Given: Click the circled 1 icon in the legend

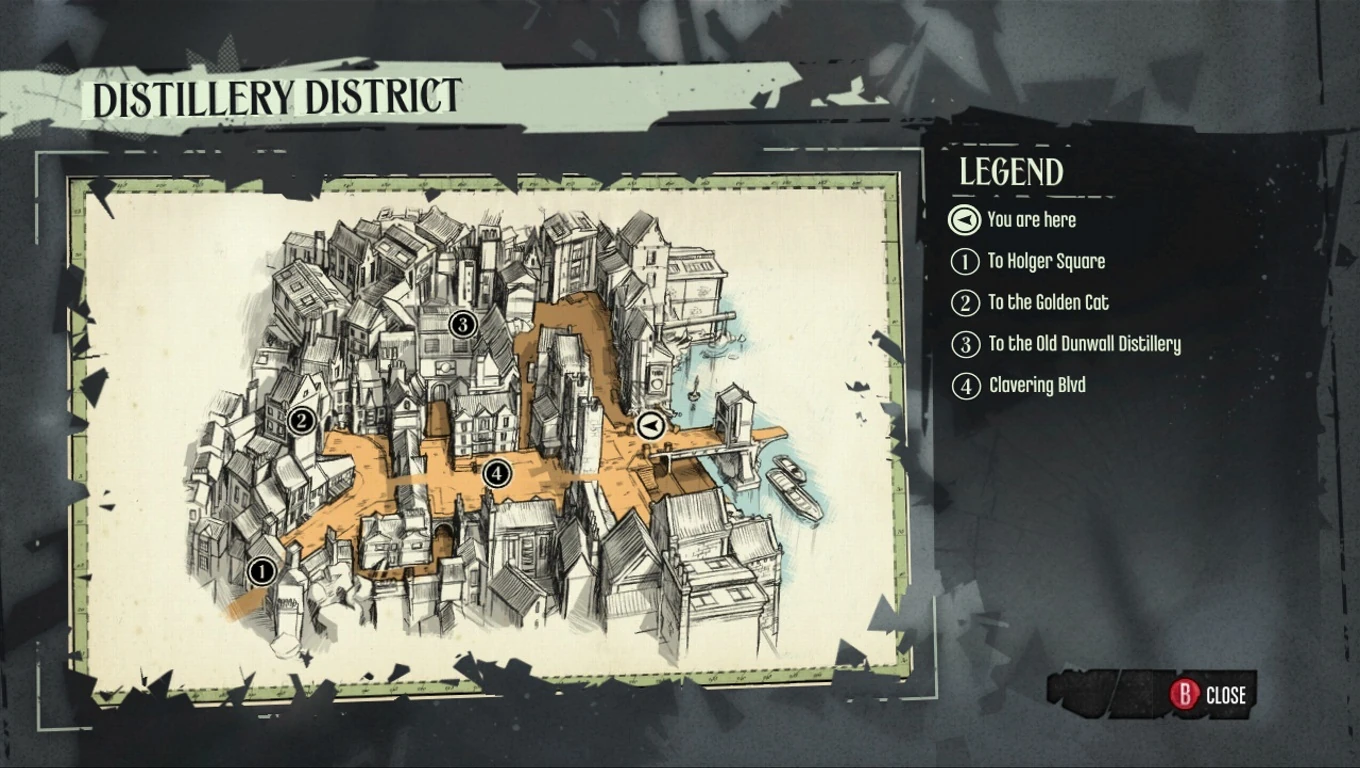Looking at the screenshot, I should 964,261.
